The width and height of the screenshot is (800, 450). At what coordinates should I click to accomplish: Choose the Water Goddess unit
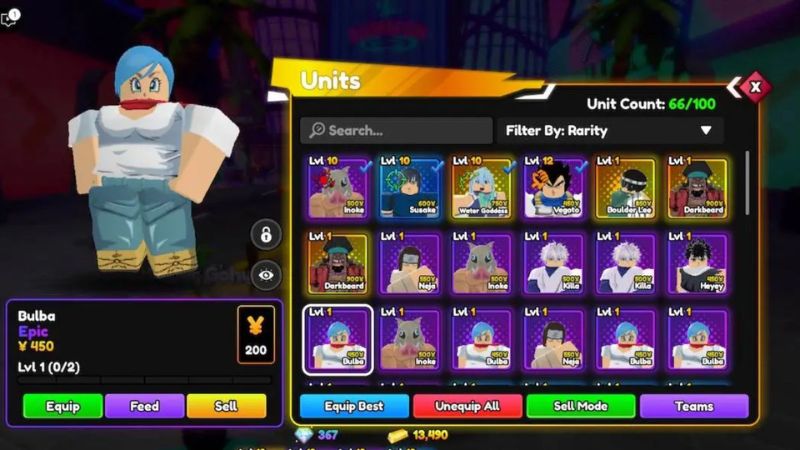481,187
